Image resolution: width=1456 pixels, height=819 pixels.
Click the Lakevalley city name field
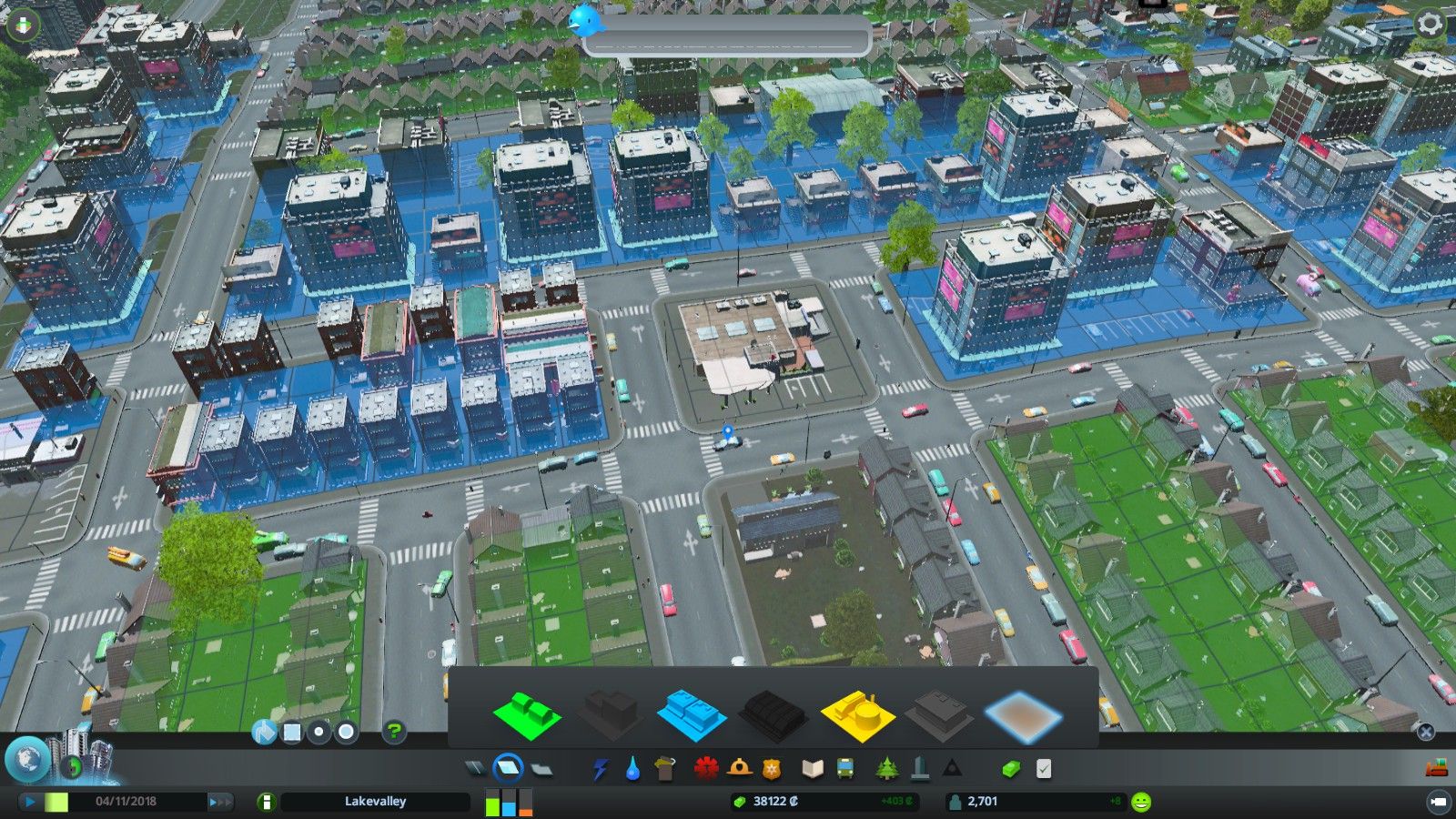376,802
